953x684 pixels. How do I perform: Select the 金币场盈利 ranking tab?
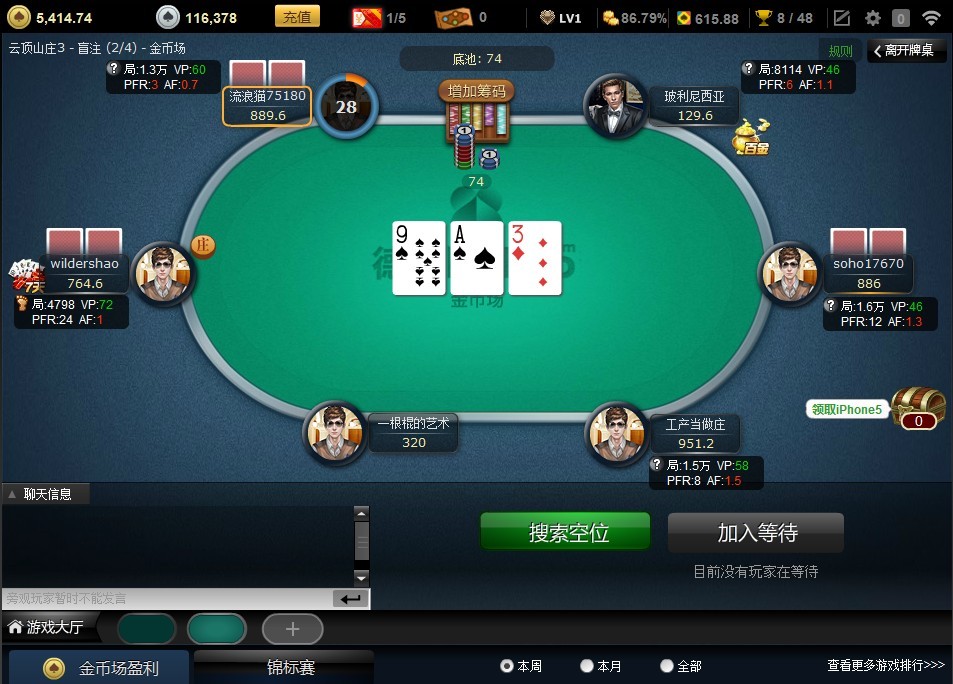(100, 667)
